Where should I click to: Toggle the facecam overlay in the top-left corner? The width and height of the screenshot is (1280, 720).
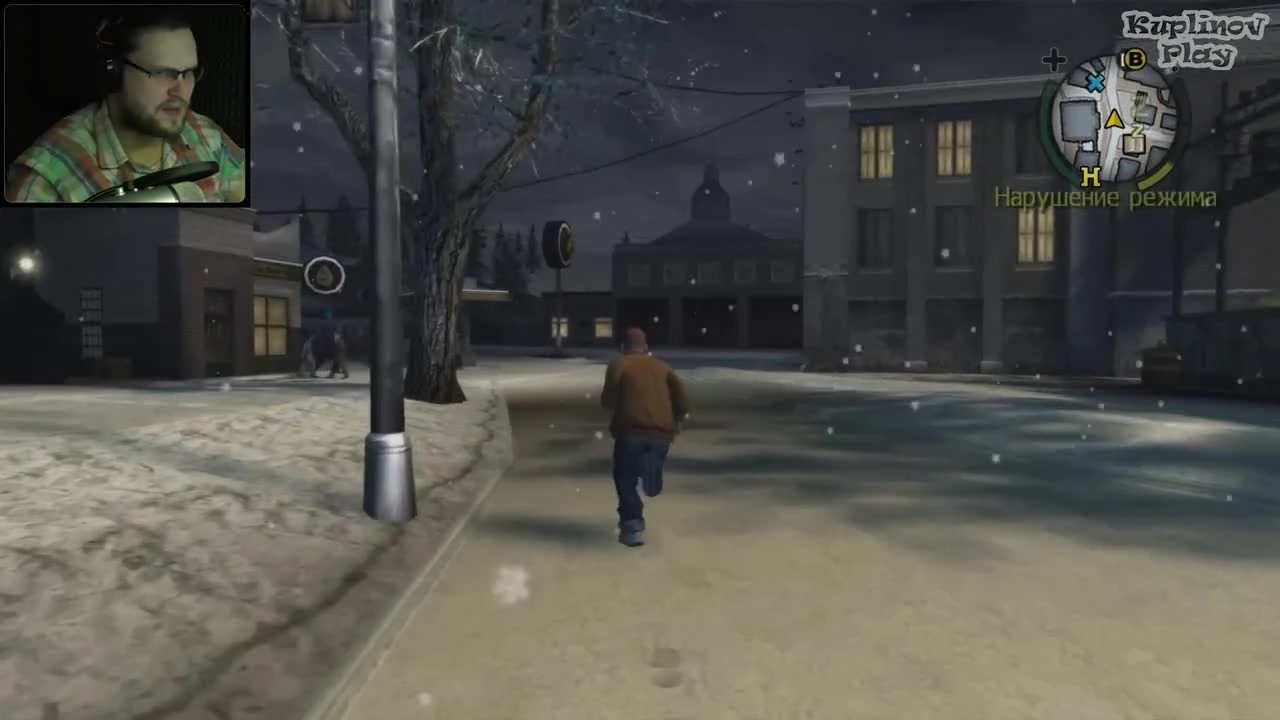tap(125, 100)
